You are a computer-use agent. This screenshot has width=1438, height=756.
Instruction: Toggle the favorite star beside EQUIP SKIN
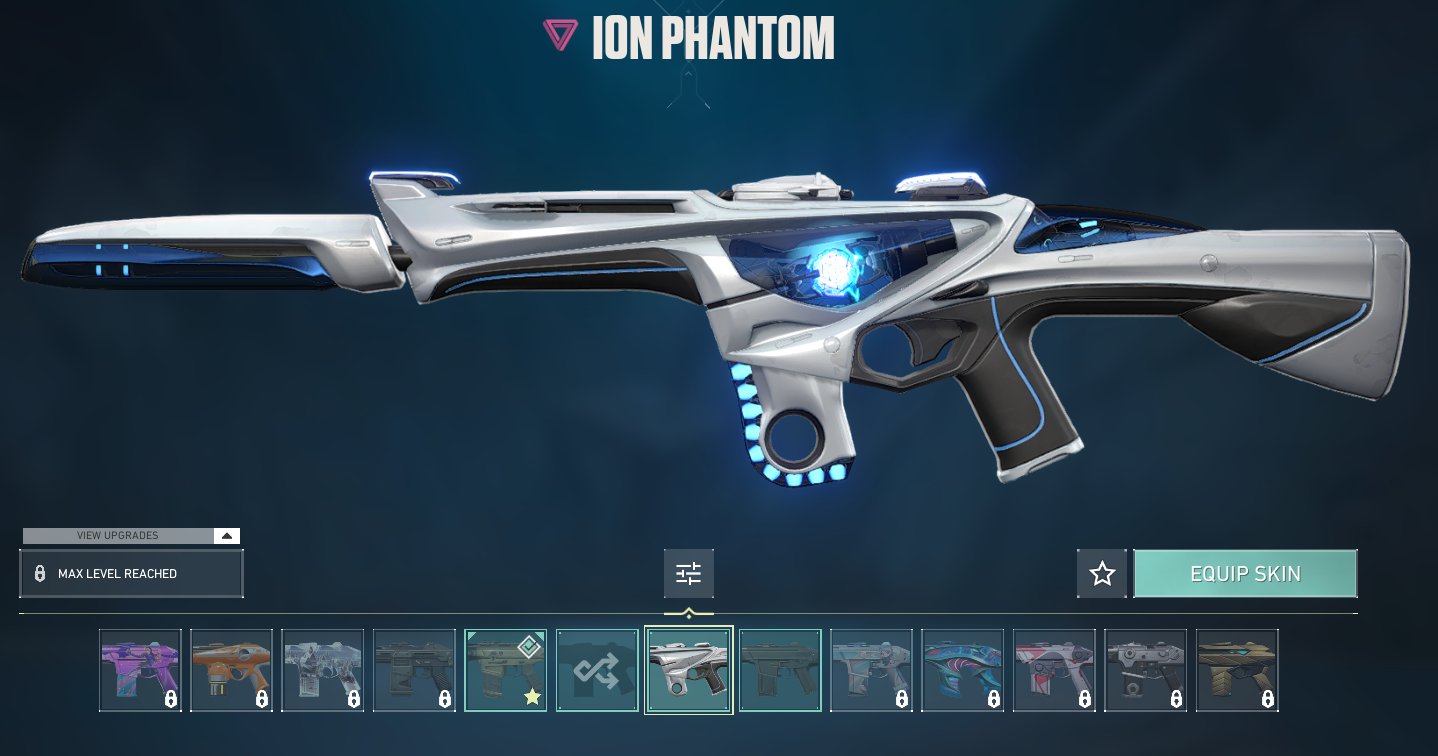pyautogui.click(x=1101, y=573)
